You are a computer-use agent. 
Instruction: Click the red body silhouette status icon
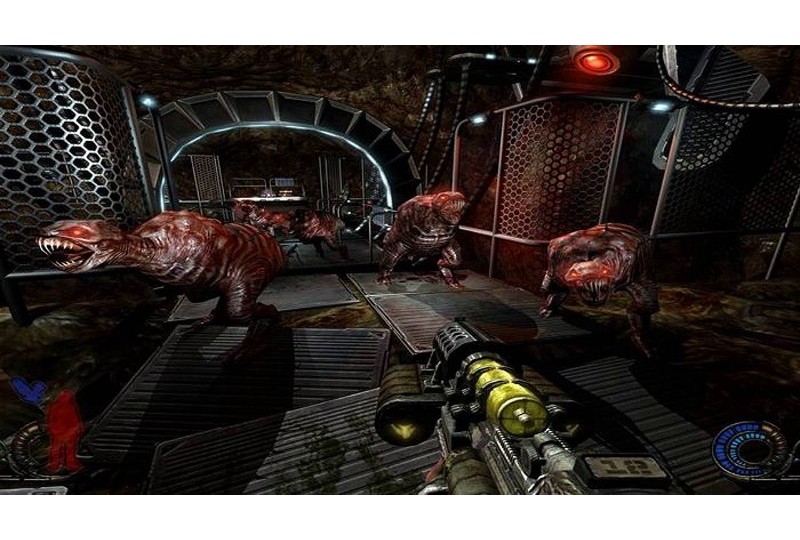(x=67, y=430)
